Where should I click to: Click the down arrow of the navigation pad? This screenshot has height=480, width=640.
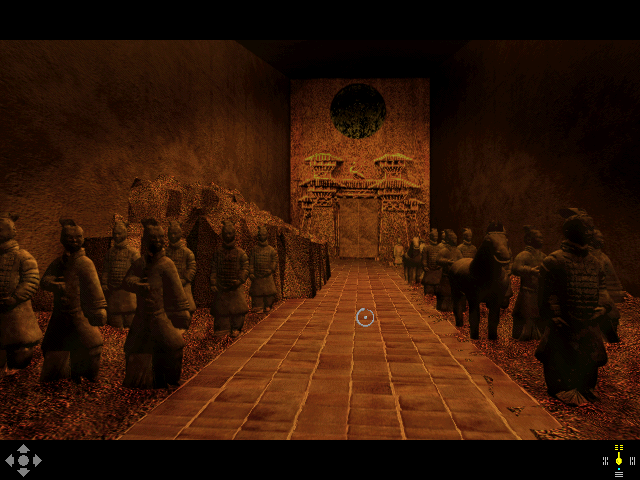tap(23, 471)
